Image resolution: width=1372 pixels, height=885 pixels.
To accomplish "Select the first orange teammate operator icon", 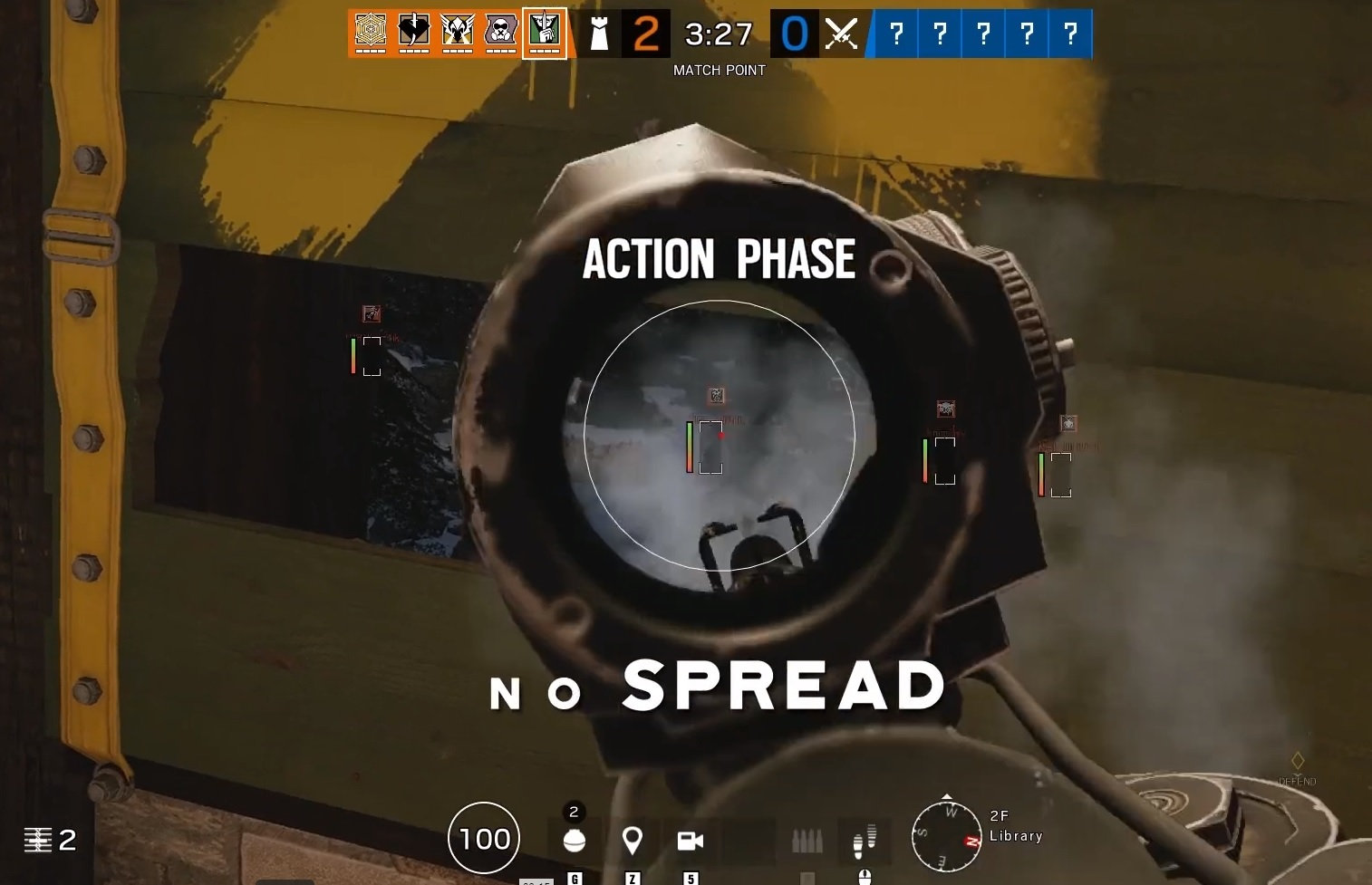I will click(370, 30).
